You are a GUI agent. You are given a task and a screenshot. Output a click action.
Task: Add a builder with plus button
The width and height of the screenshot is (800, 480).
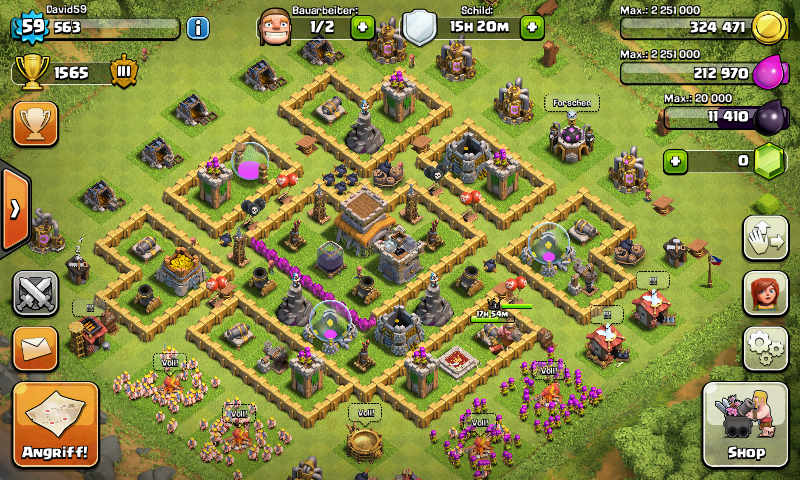click(x=362, y=27)
